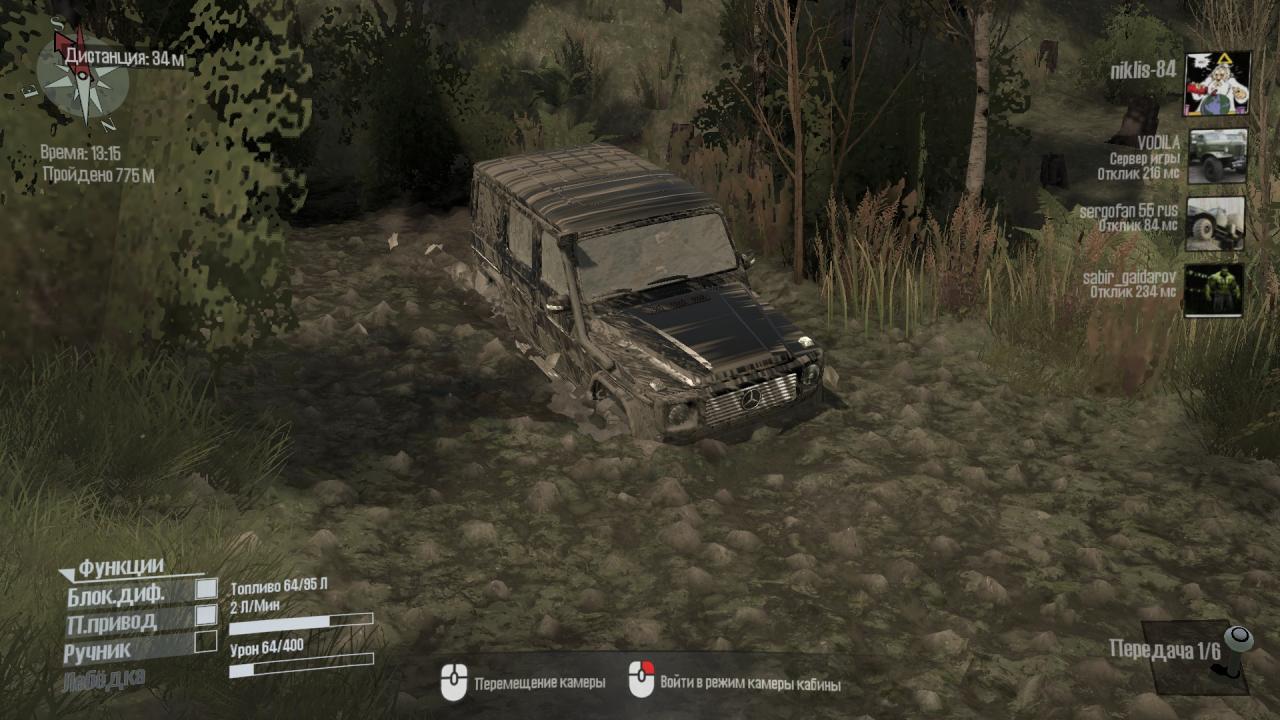
Task: Open the compass in the corner
Action: tap(83, 80)
